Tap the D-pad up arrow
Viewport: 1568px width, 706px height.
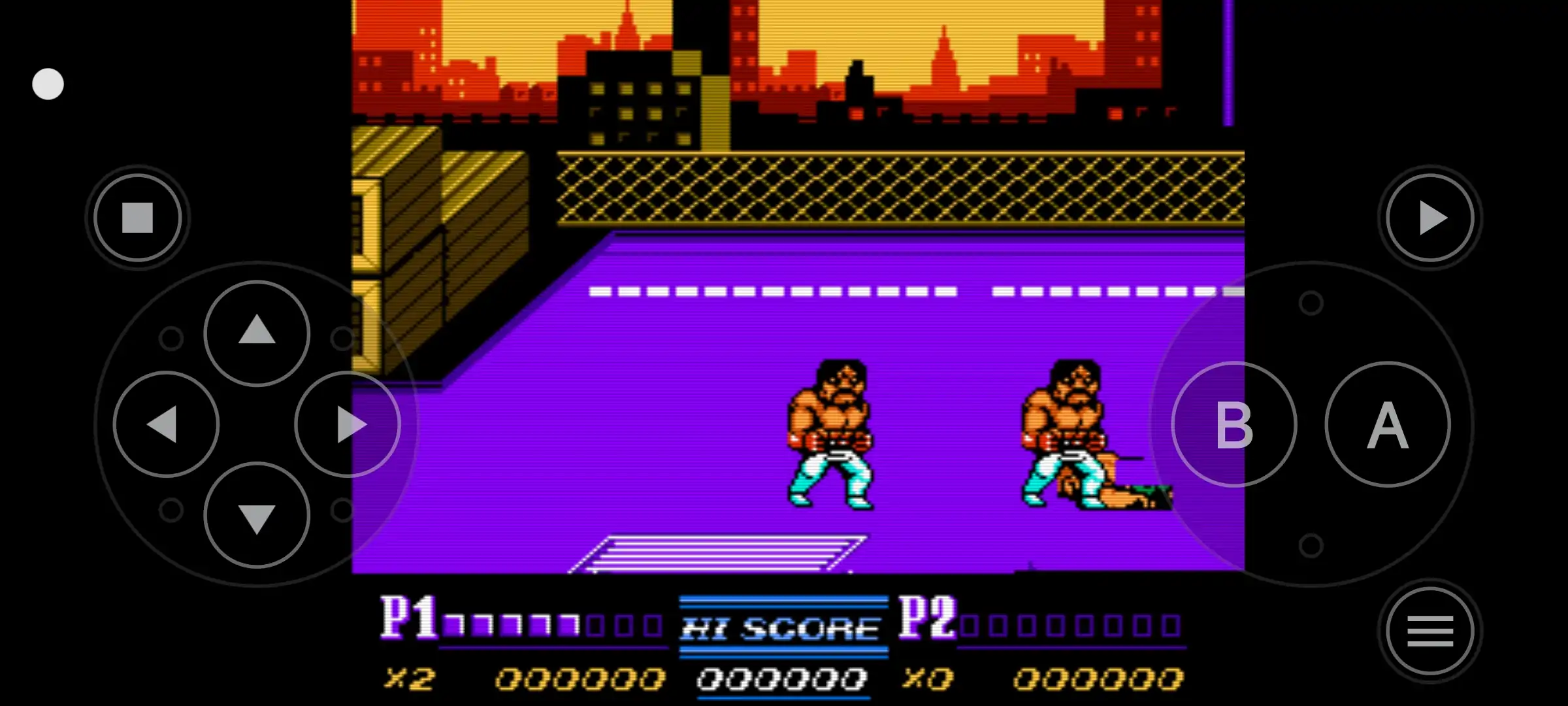click(x=257, y=332)
